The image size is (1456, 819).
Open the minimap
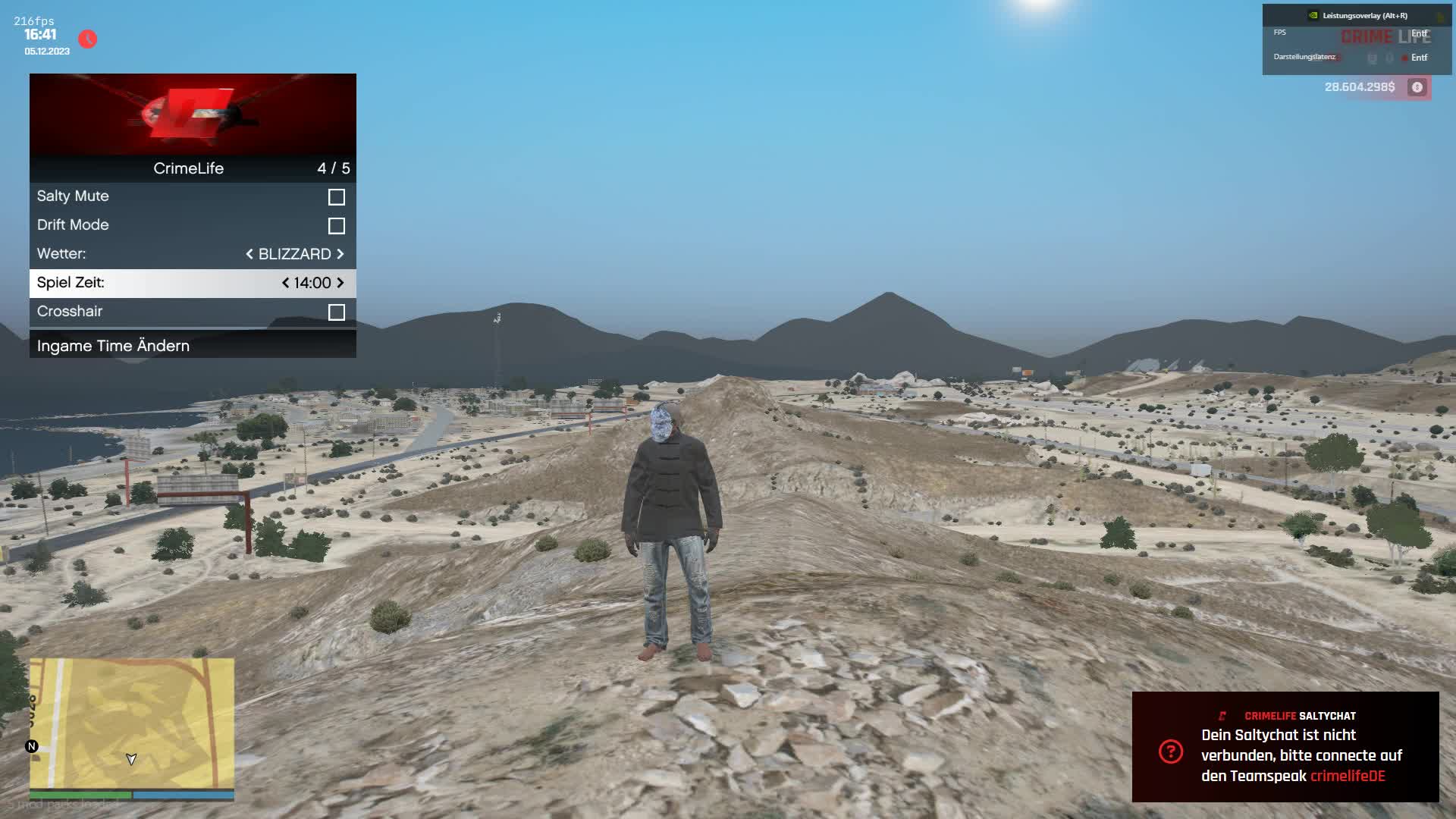coord(132,723)
